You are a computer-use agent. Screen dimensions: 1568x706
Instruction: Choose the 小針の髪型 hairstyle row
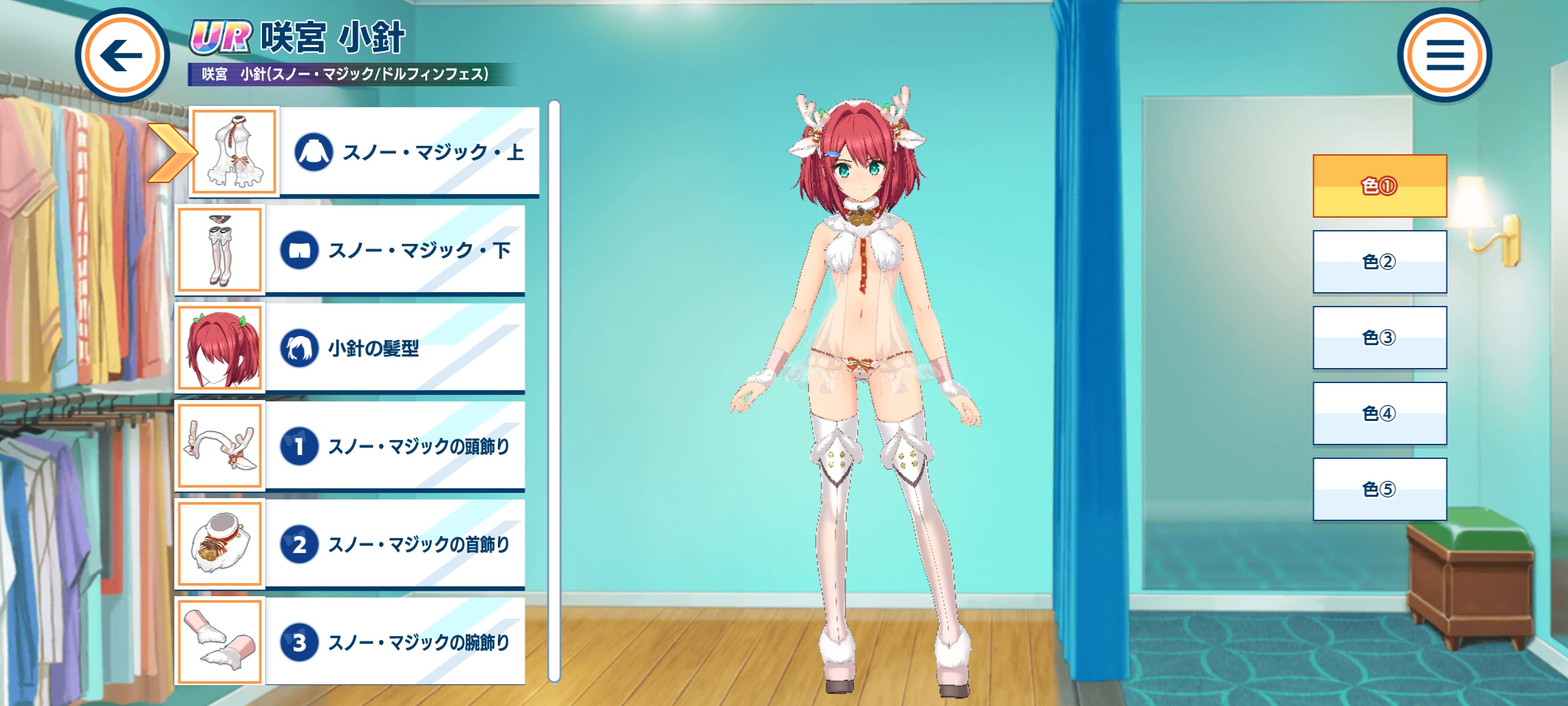[x=395, y=348]
